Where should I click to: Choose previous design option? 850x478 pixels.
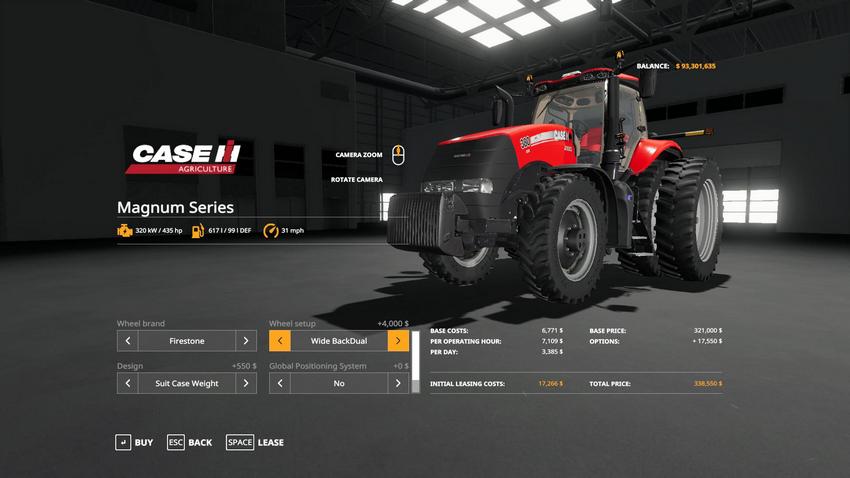coord(127,383)
